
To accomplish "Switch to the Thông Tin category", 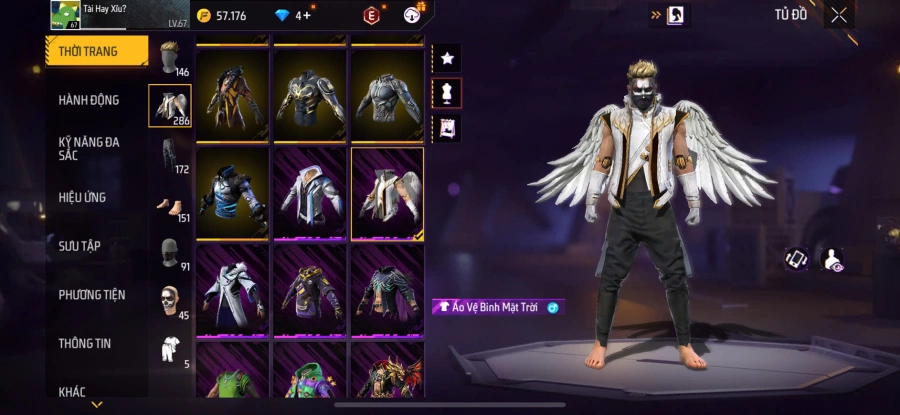I will [x=84, y=343].
